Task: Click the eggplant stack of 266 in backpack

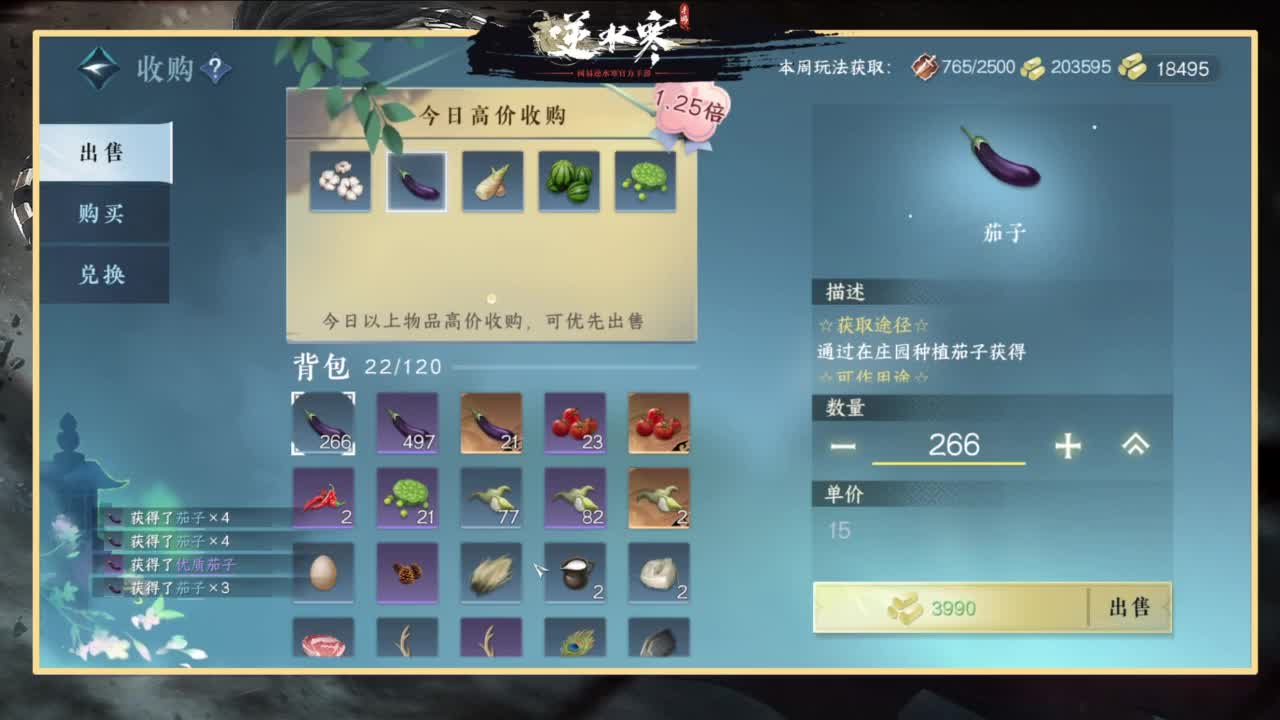Action: (322, 423)
